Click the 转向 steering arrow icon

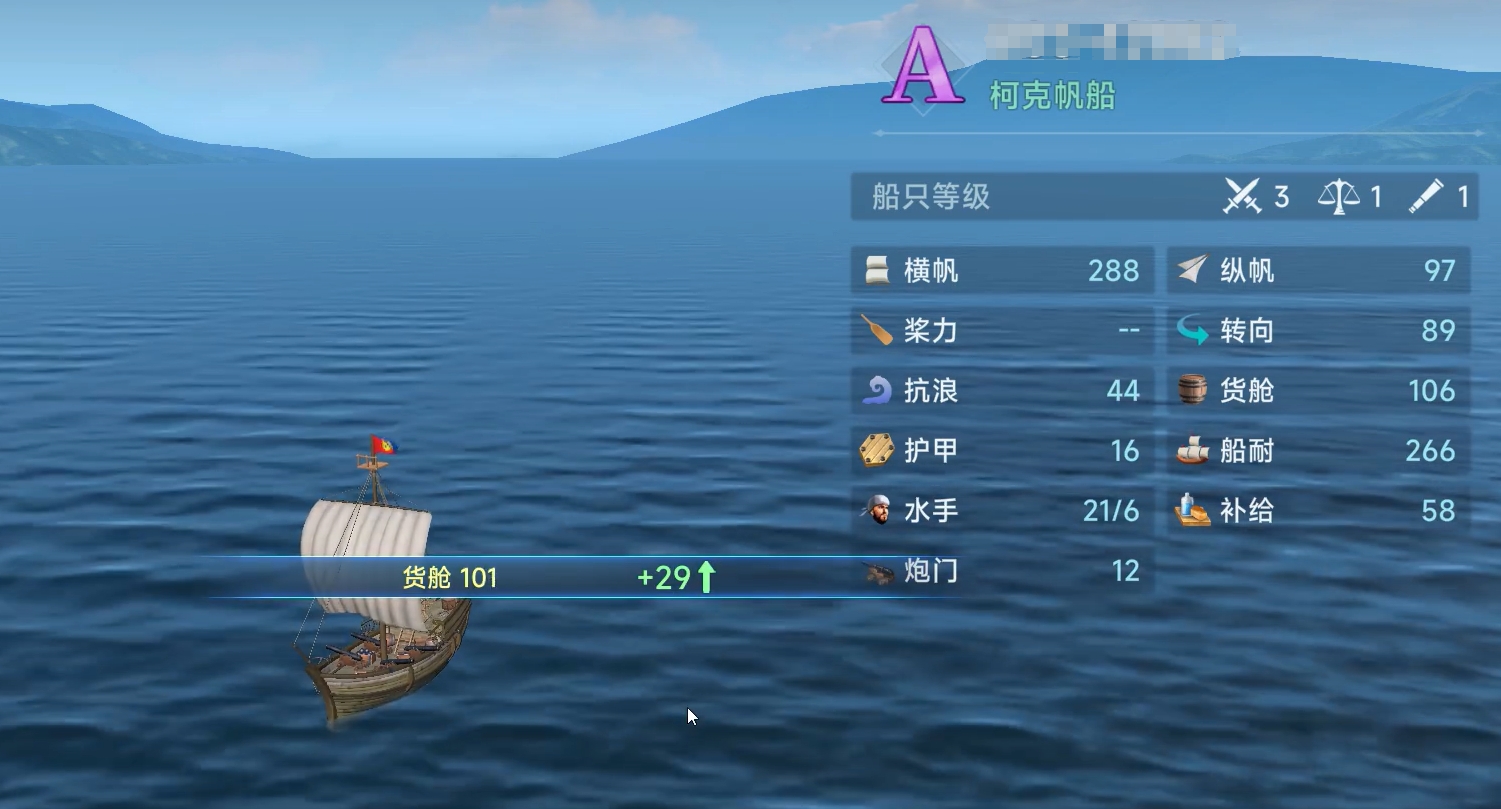click(1193, 331)
